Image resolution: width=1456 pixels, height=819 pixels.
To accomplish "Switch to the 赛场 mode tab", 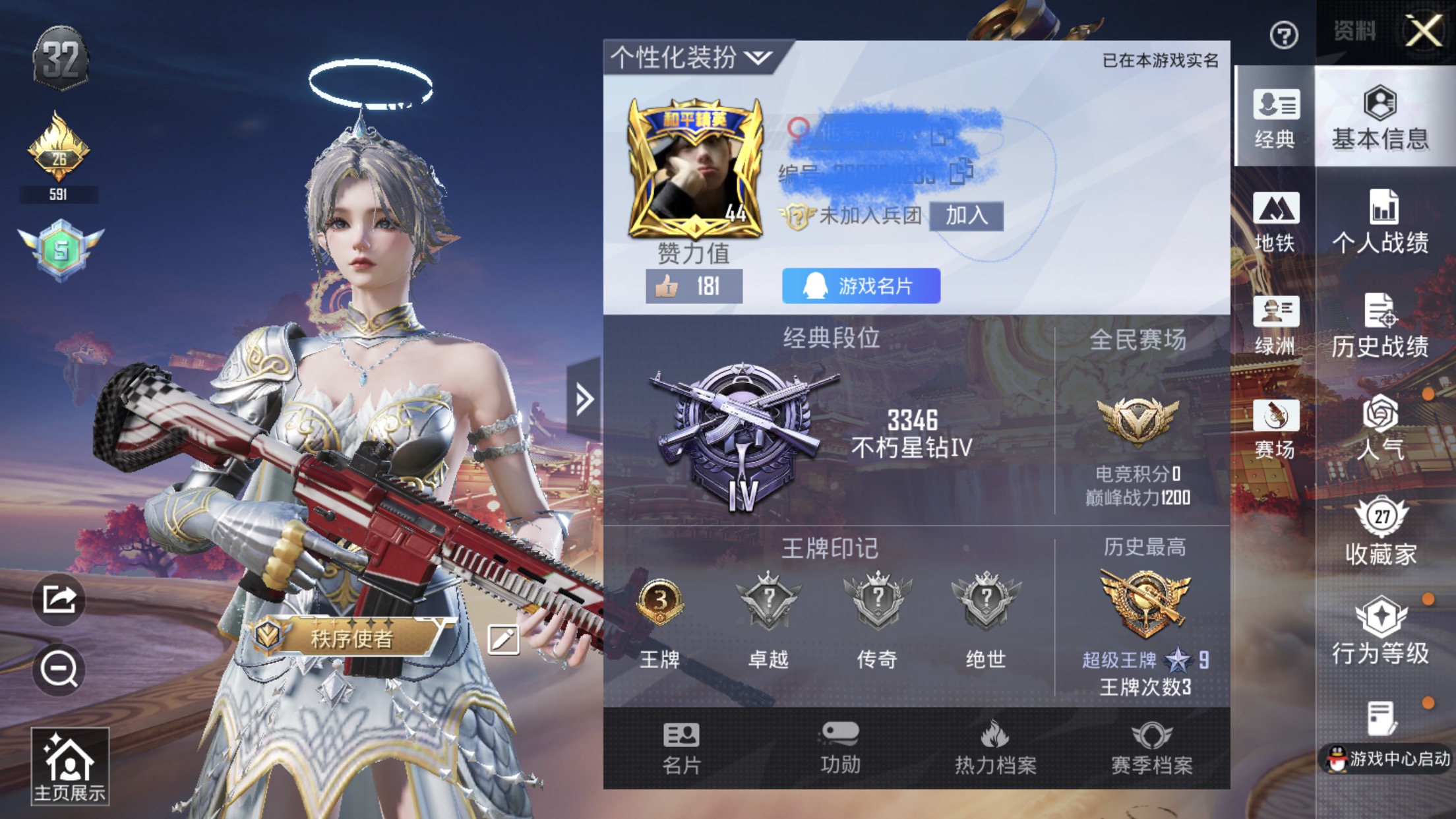I will (x=1275, y=429).
